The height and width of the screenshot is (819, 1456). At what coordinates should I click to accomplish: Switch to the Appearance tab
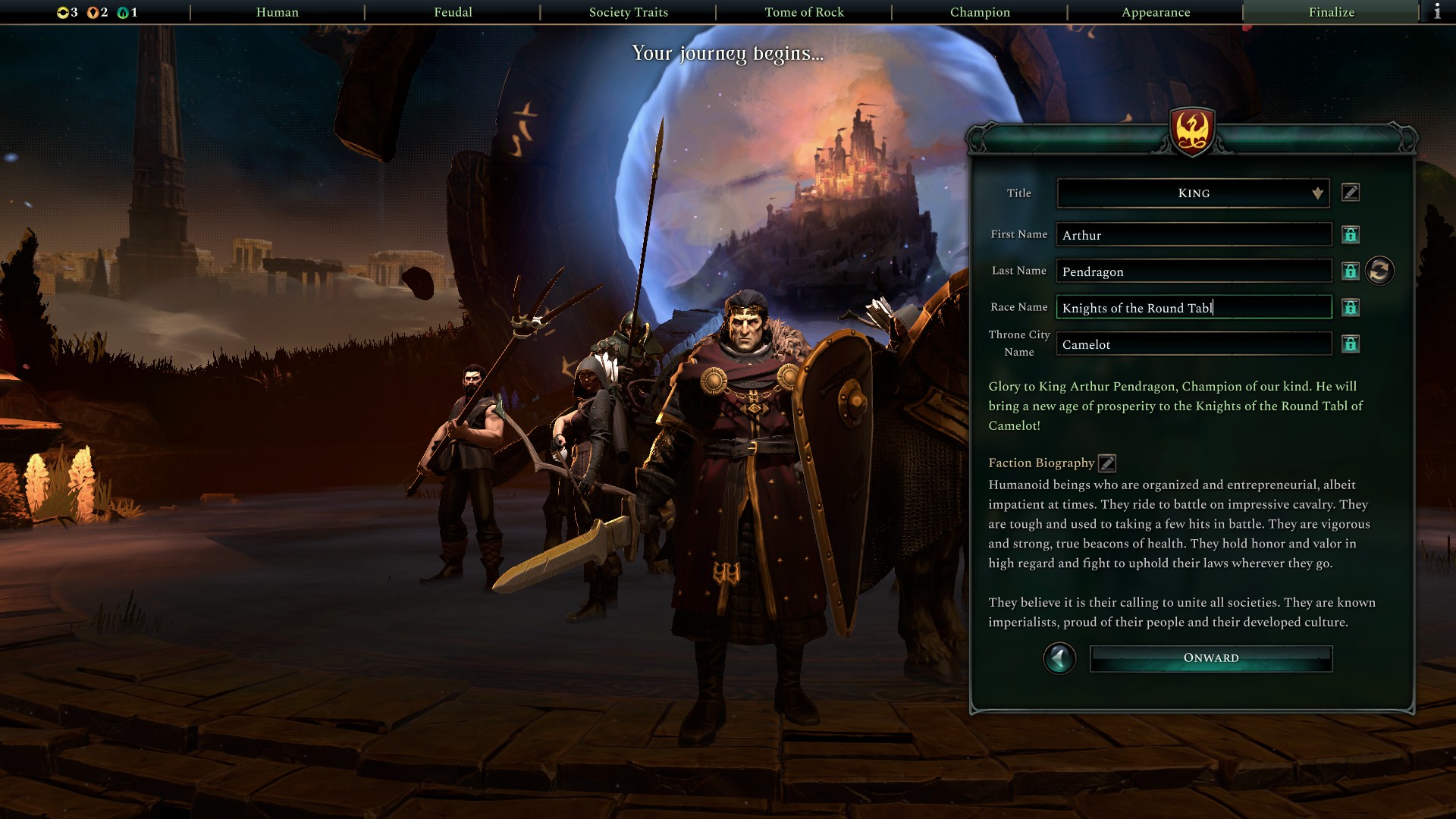[x=1155, y=12]
